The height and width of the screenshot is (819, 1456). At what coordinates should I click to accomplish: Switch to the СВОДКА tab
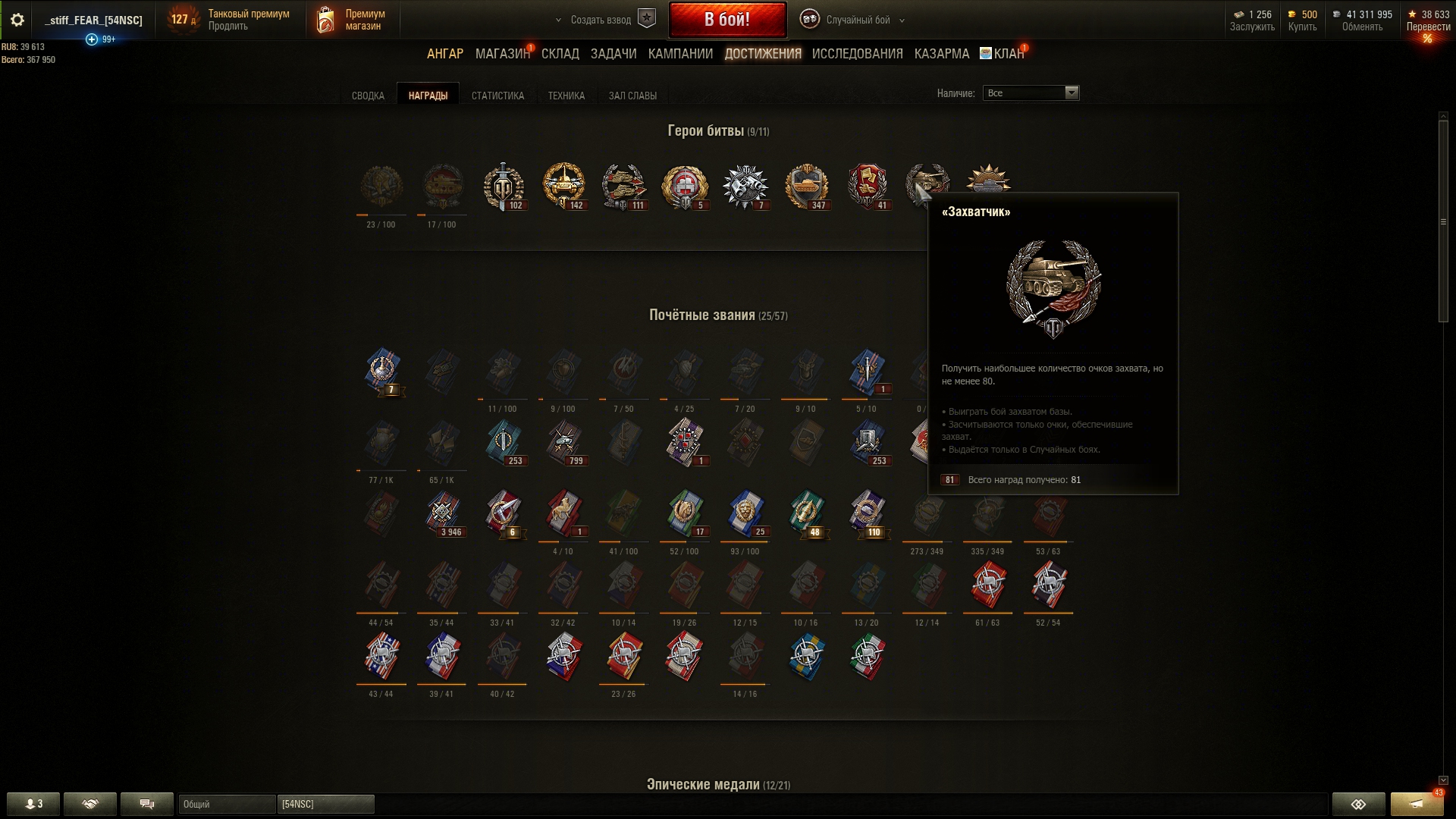[368, 96]
